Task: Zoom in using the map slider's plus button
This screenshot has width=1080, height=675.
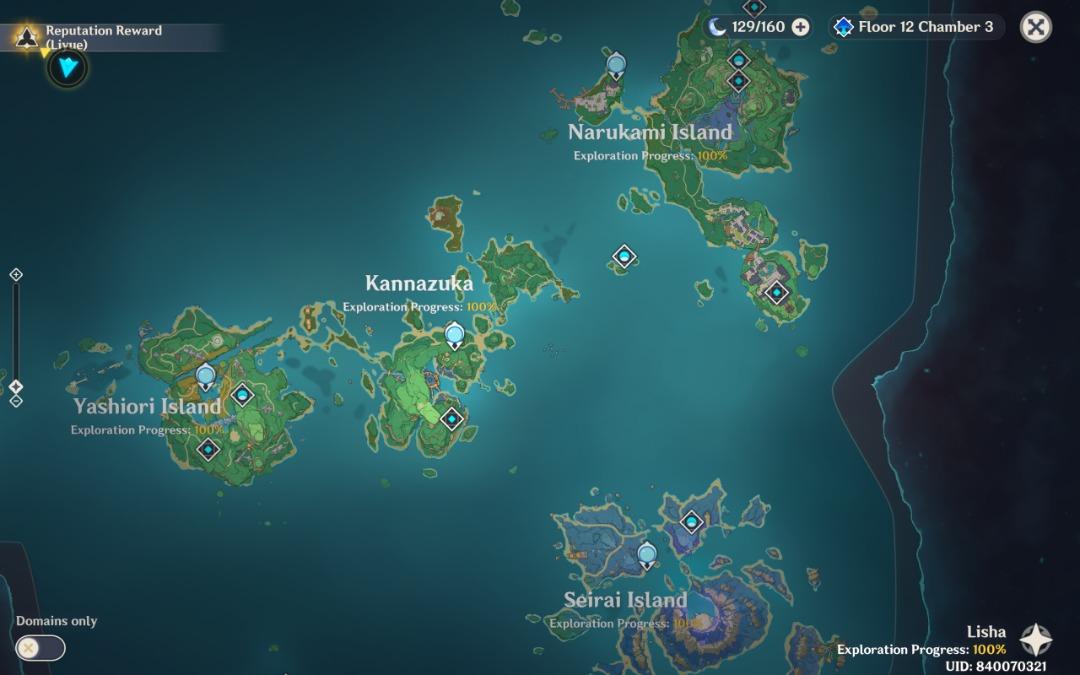Action: pos(16,274)
